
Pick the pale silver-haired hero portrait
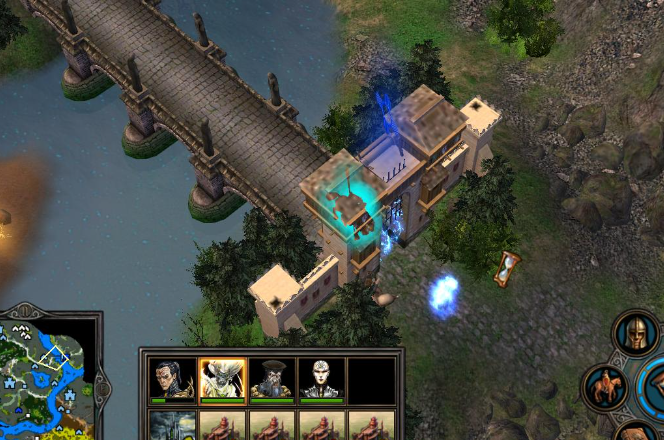pyautogui.click(x=321, y=379)
